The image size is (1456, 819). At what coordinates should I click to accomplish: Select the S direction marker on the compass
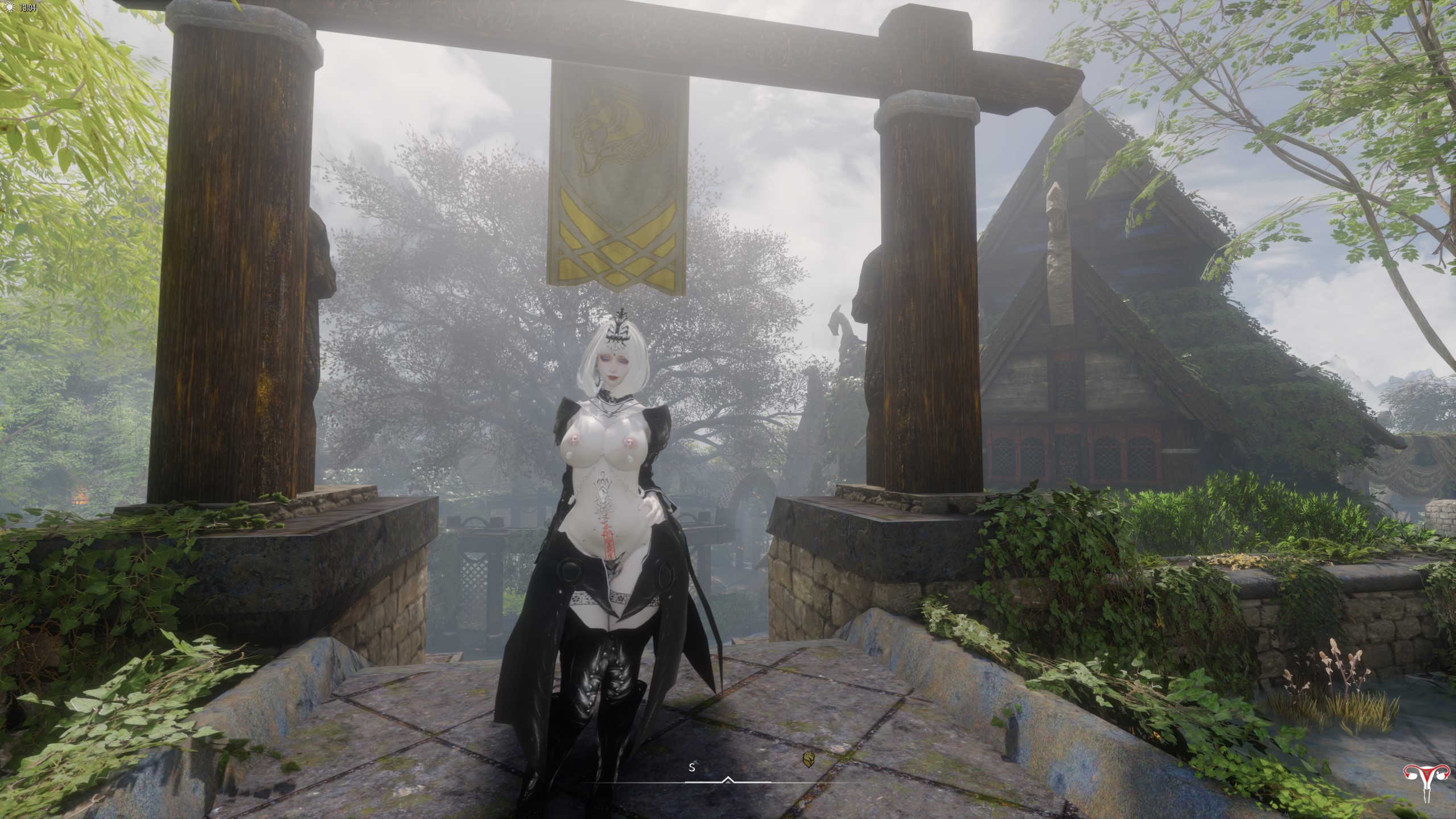(692, 767)
